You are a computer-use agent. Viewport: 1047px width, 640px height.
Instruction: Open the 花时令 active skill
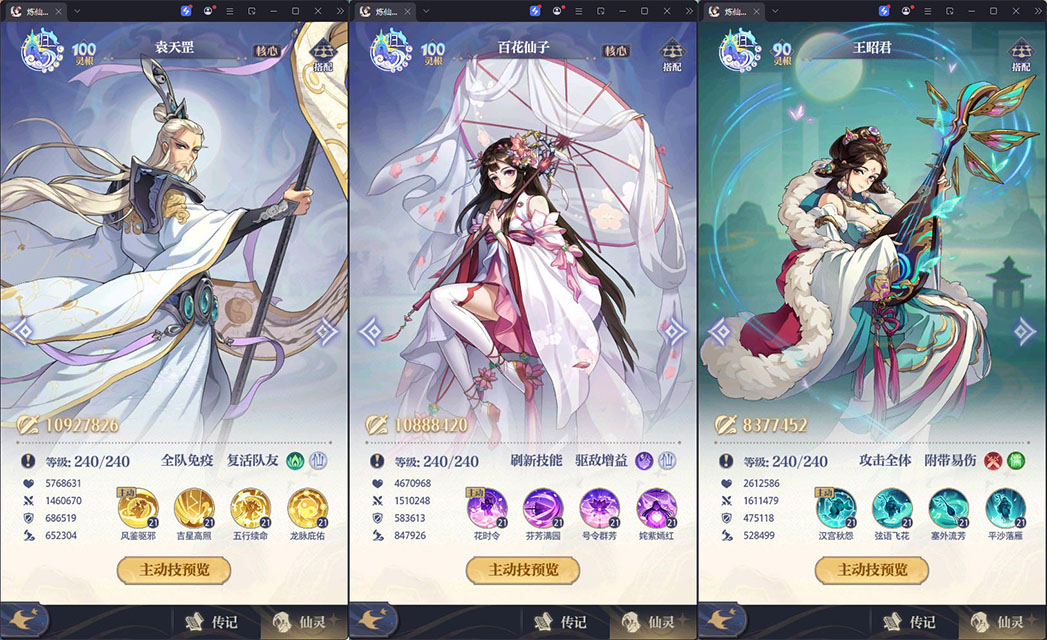click(x=486, y=509)
